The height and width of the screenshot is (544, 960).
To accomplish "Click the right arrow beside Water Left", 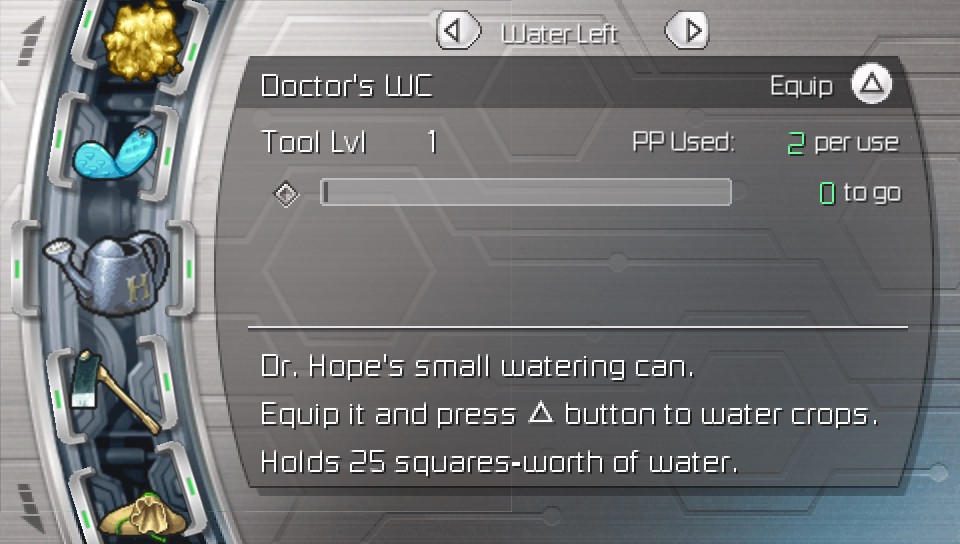I will point(687,31).
